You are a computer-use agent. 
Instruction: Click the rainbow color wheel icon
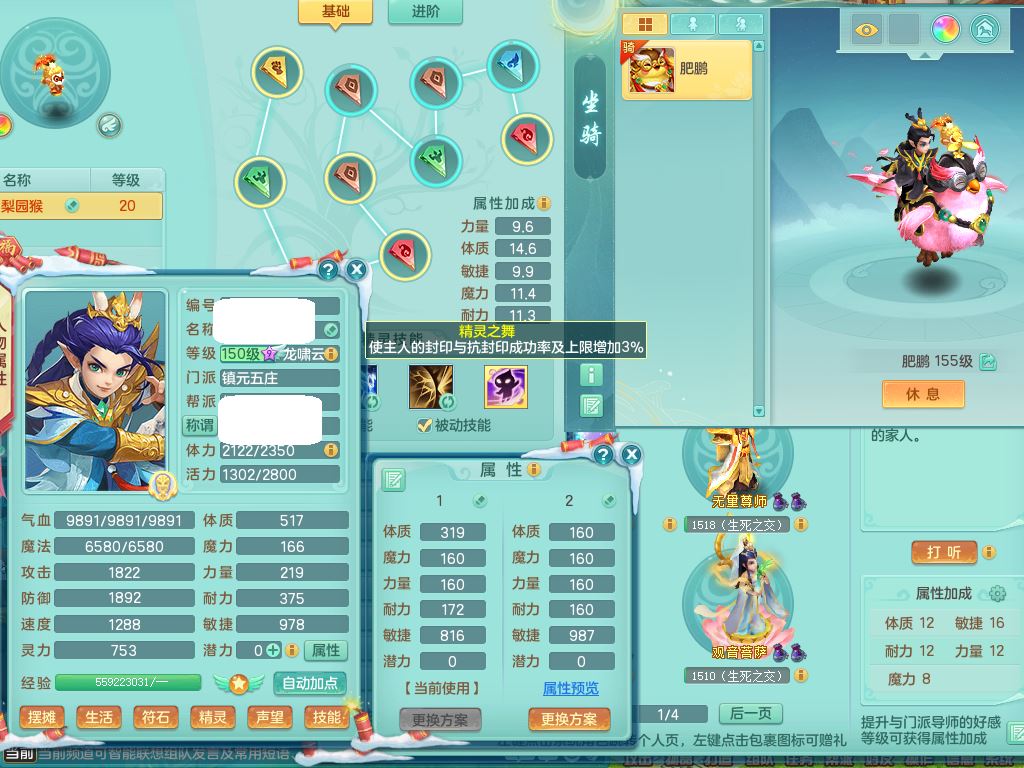tap(945, 29)
